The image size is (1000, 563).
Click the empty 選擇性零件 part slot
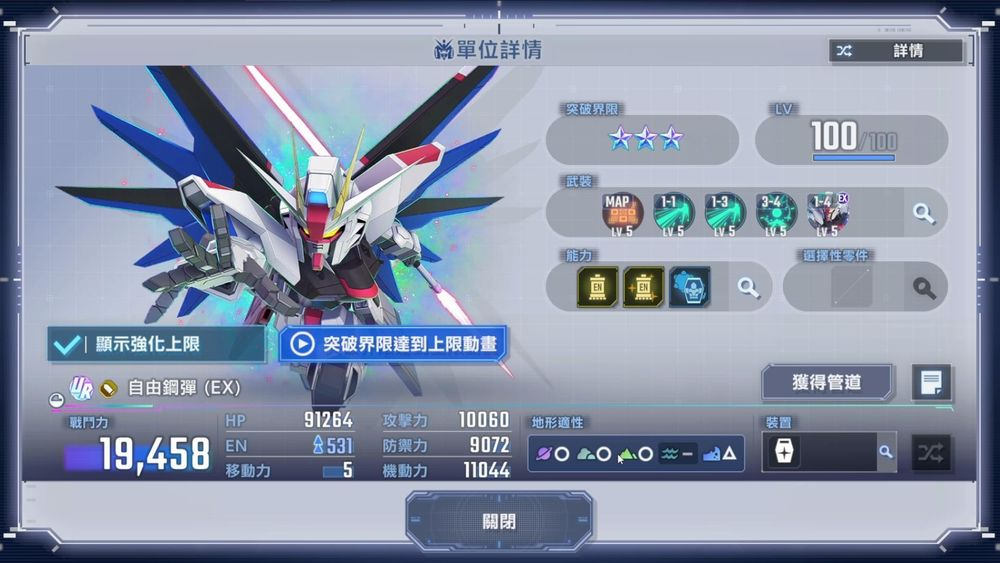pos(851,287)
